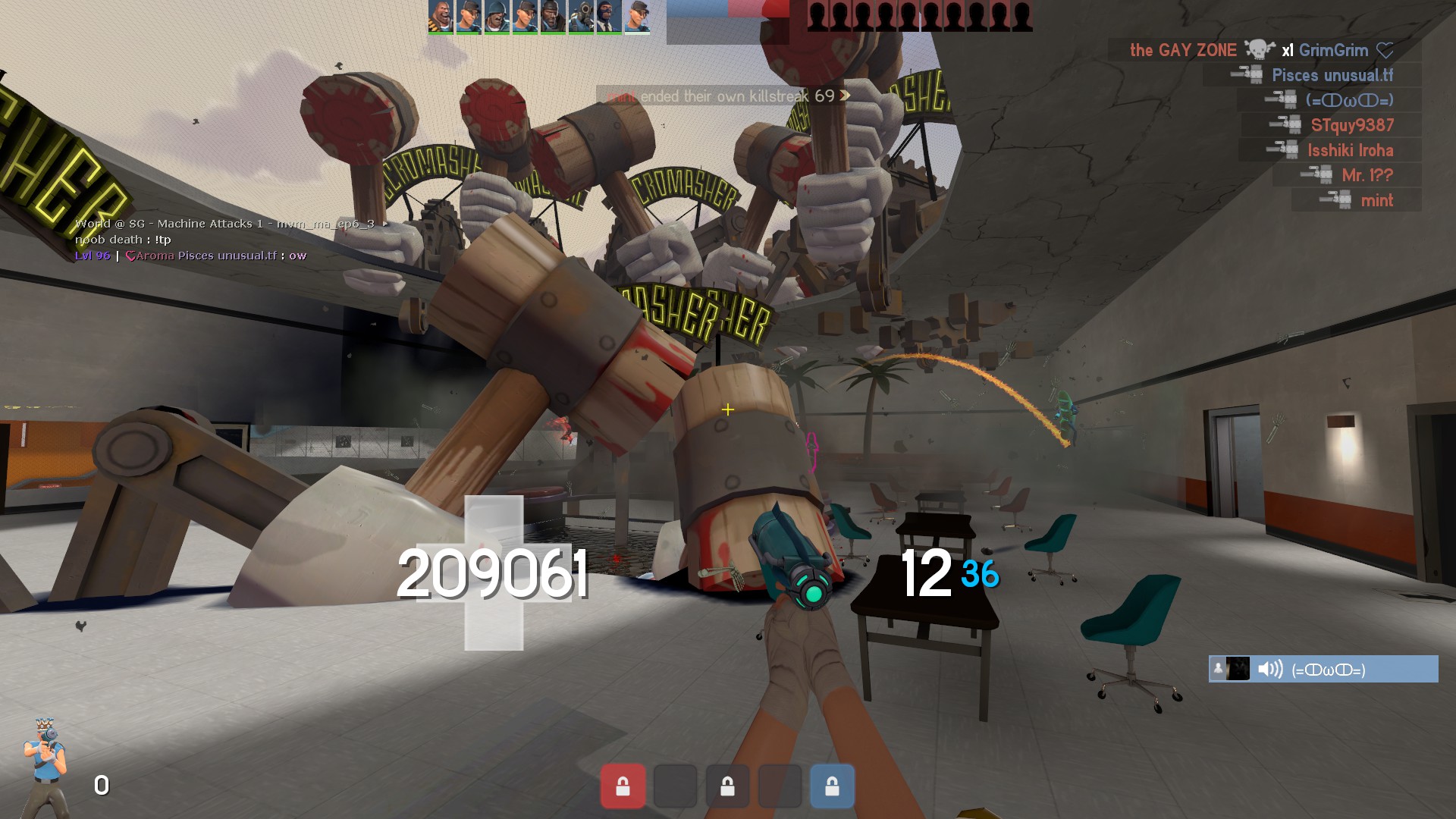Viewport: 1456px width, 819px height.
Task: Select the Spy teammate portrait
Action: (x=607, y=16)
